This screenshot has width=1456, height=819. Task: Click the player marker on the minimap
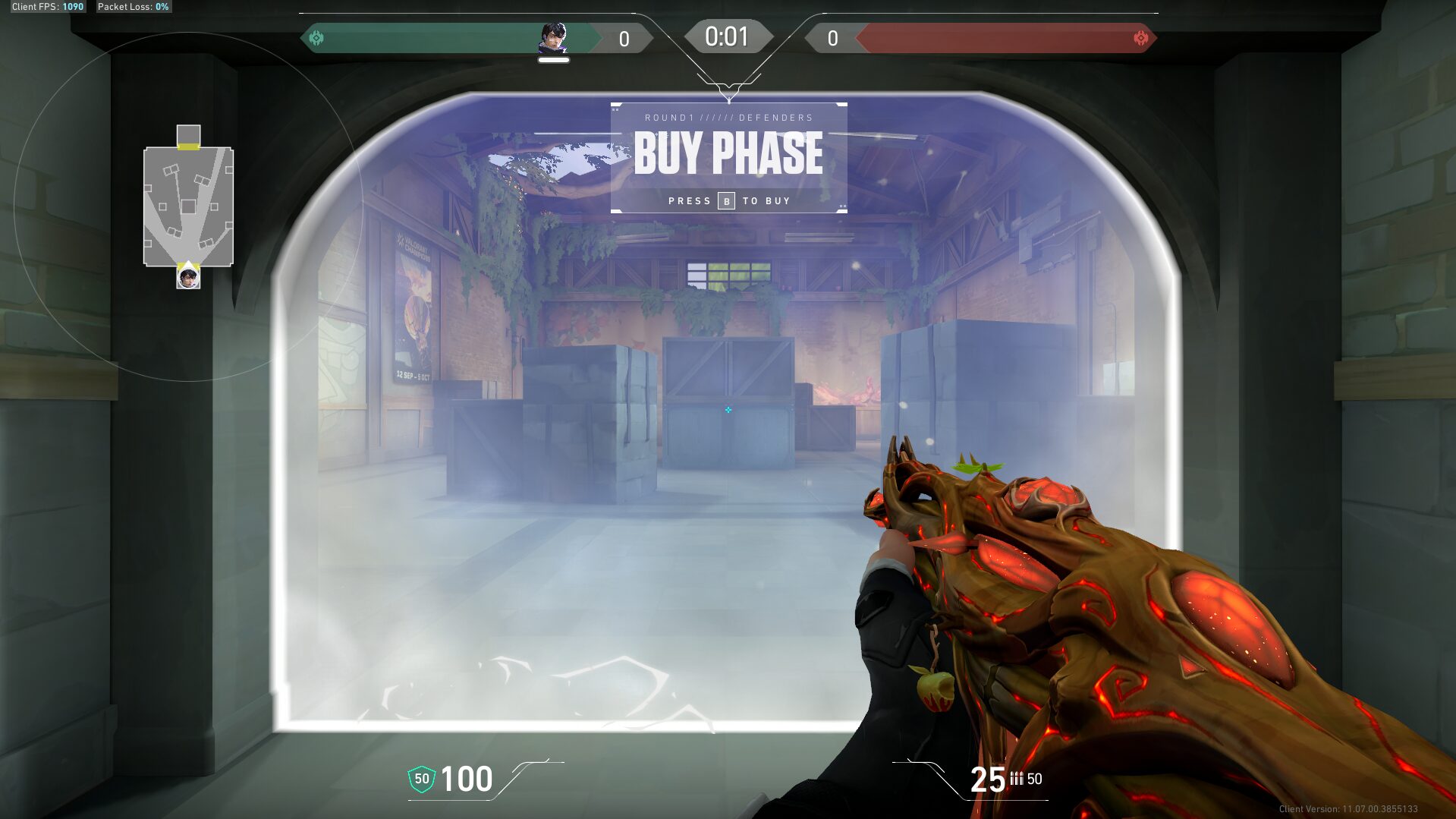(188, 277)
